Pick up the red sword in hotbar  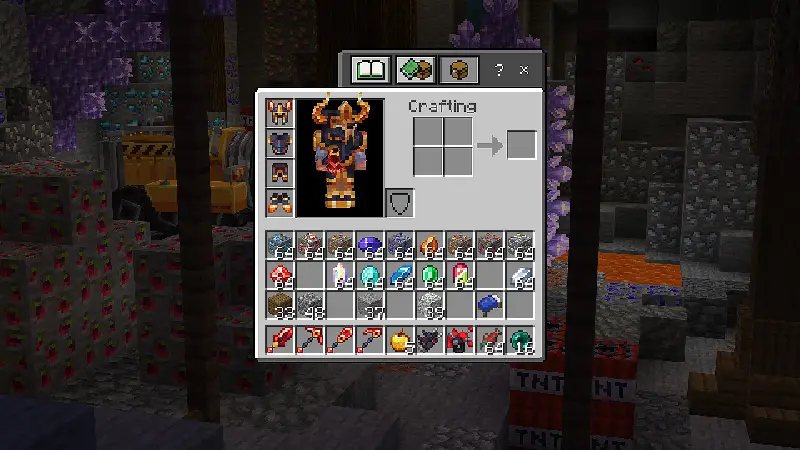point(281,340)
